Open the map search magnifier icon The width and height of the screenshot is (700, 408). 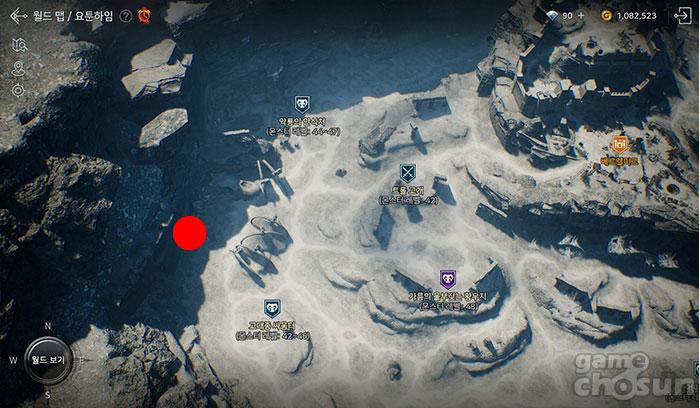[18, 46]
